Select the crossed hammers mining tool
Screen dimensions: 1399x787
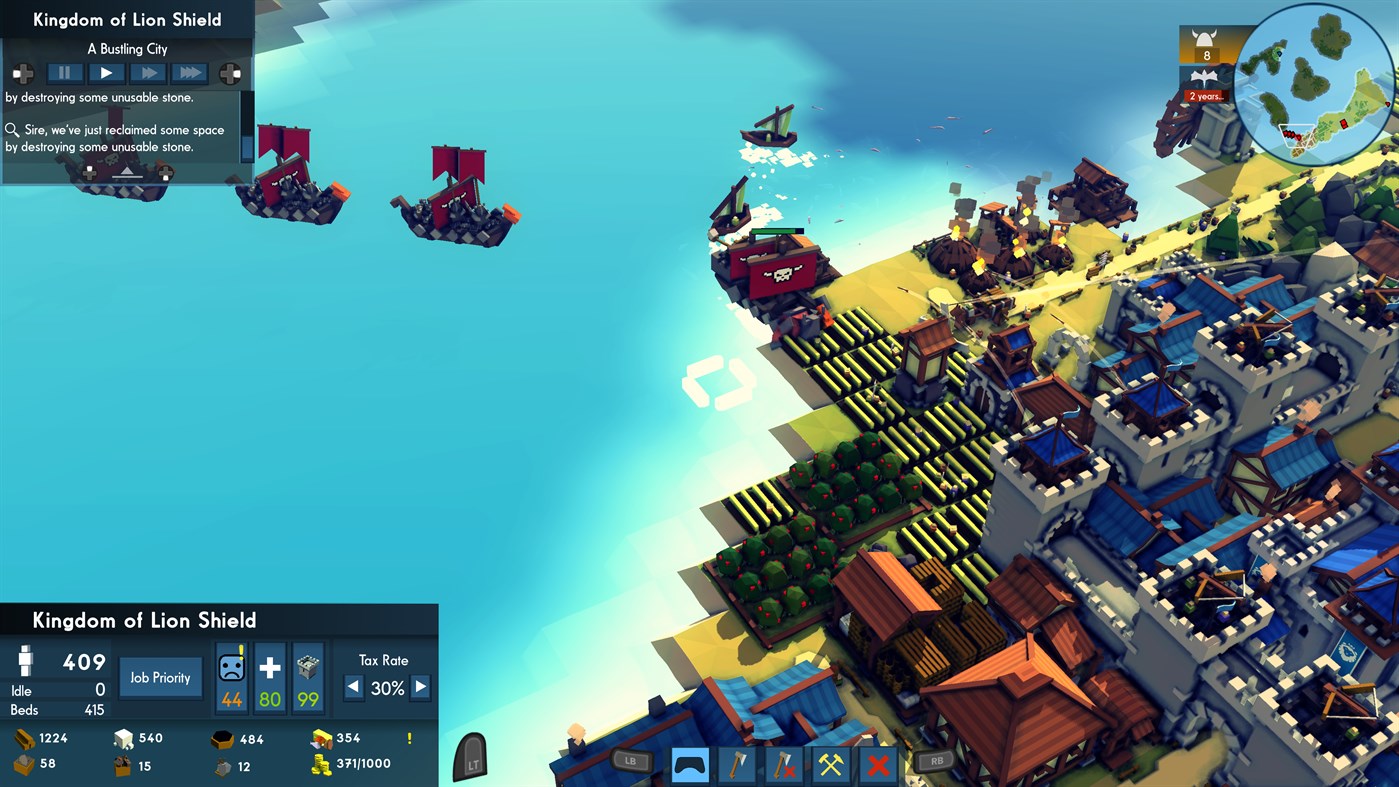[830, 765]
